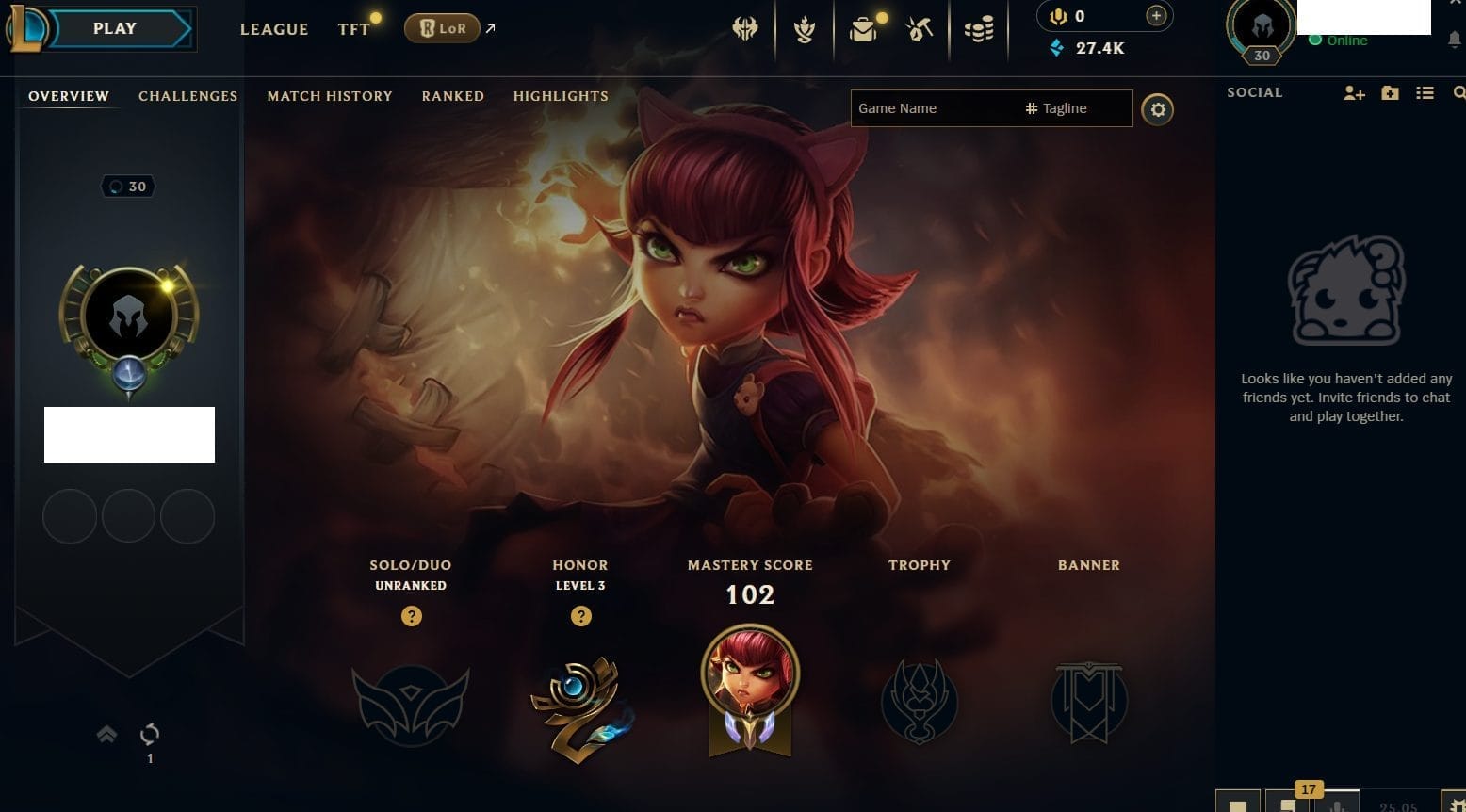Image resolution: width=1466 pixels, height=812 pixels.
Task: Open the Store coins icon
Action: 979,30
